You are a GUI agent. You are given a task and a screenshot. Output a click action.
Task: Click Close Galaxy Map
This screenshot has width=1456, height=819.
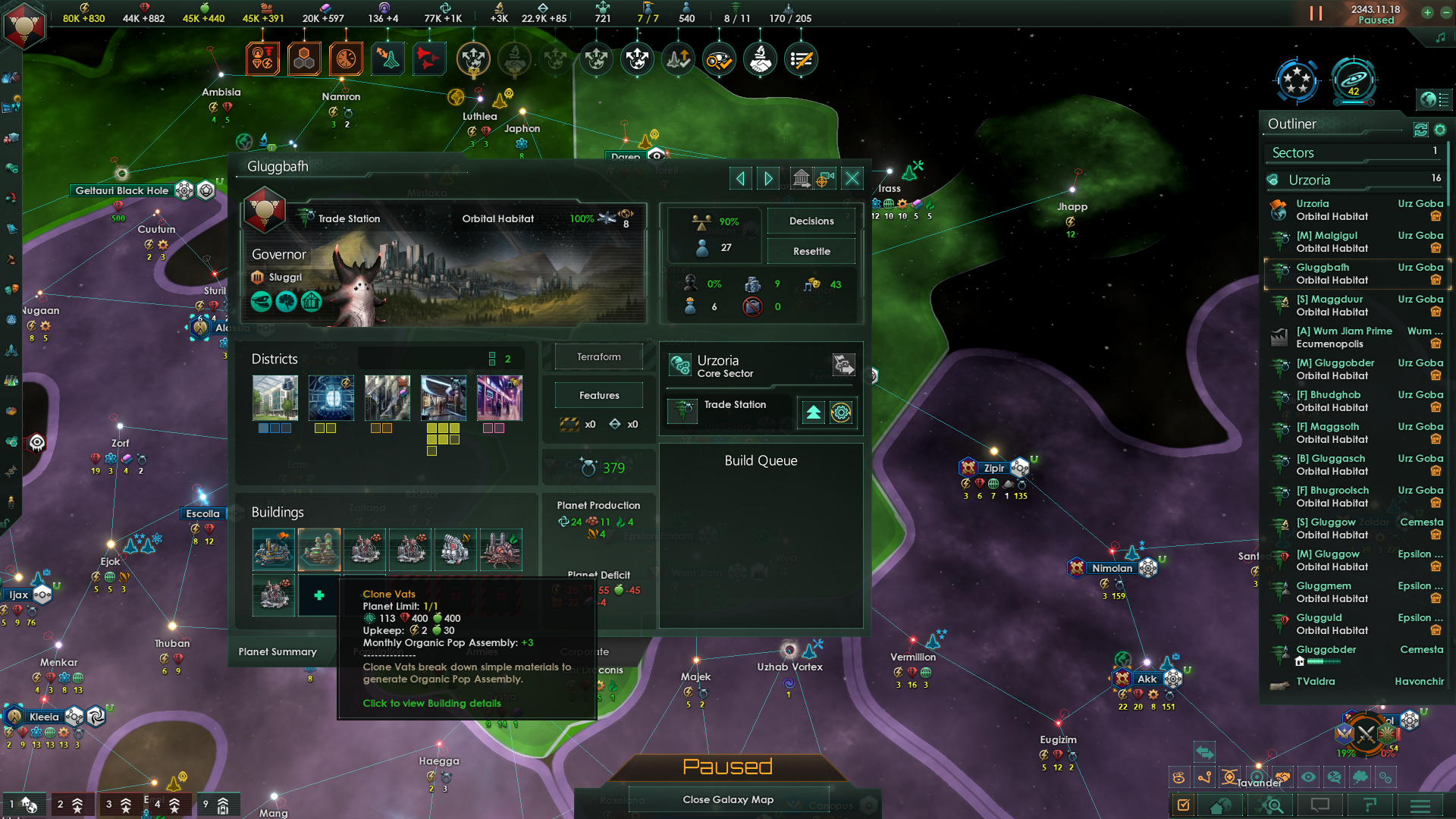(x=728, y=799)
